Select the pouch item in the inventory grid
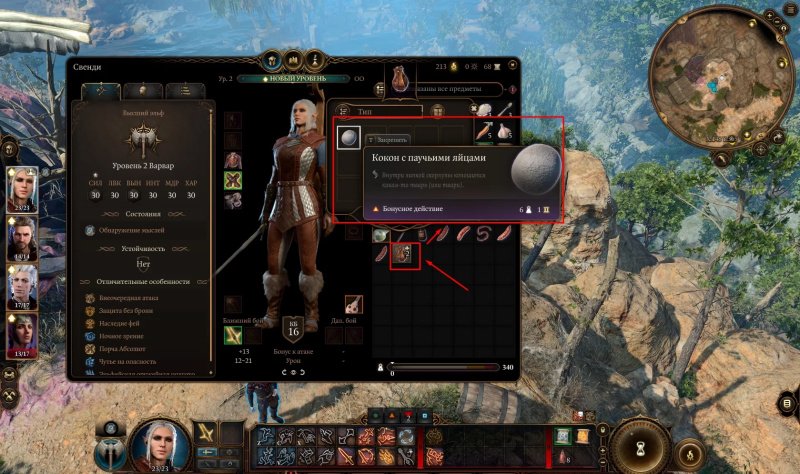Viewport: 800px width, 474px height. [x=406, y=256]
